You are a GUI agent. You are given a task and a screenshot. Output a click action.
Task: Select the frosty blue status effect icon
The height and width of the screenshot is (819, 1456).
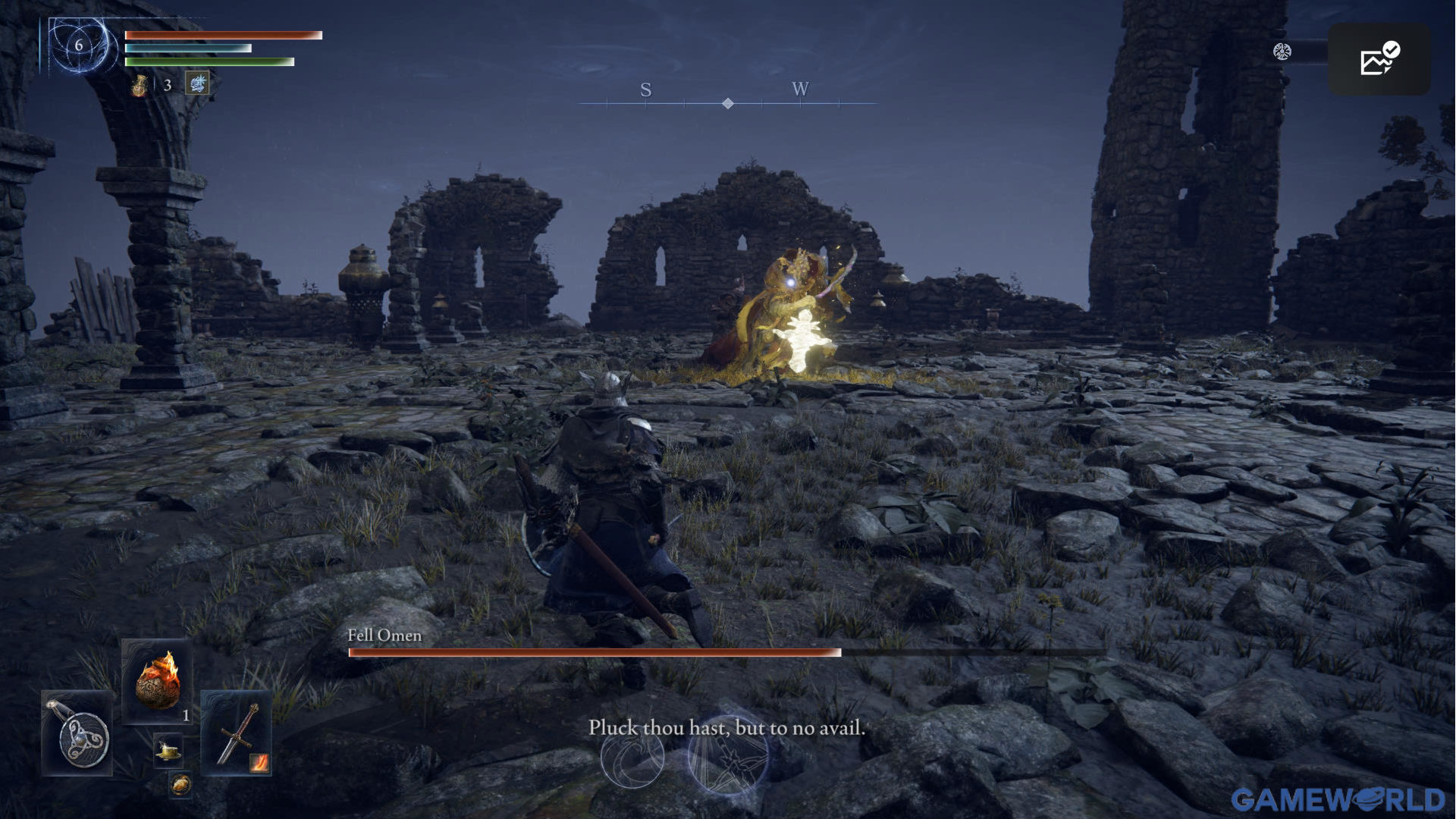(197, 83)
